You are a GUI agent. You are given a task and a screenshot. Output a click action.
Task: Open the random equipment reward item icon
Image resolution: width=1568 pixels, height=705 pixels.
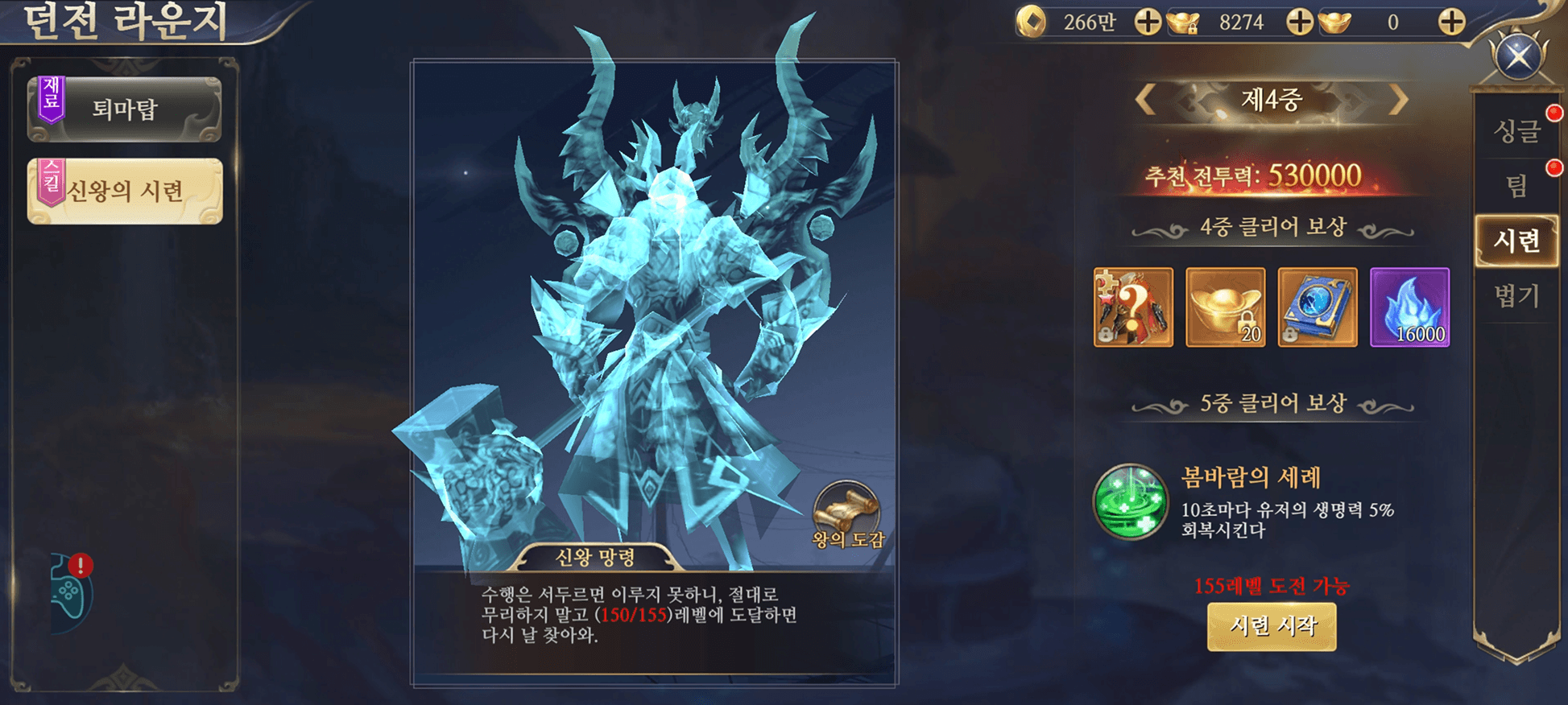[x=1133, y=308]
